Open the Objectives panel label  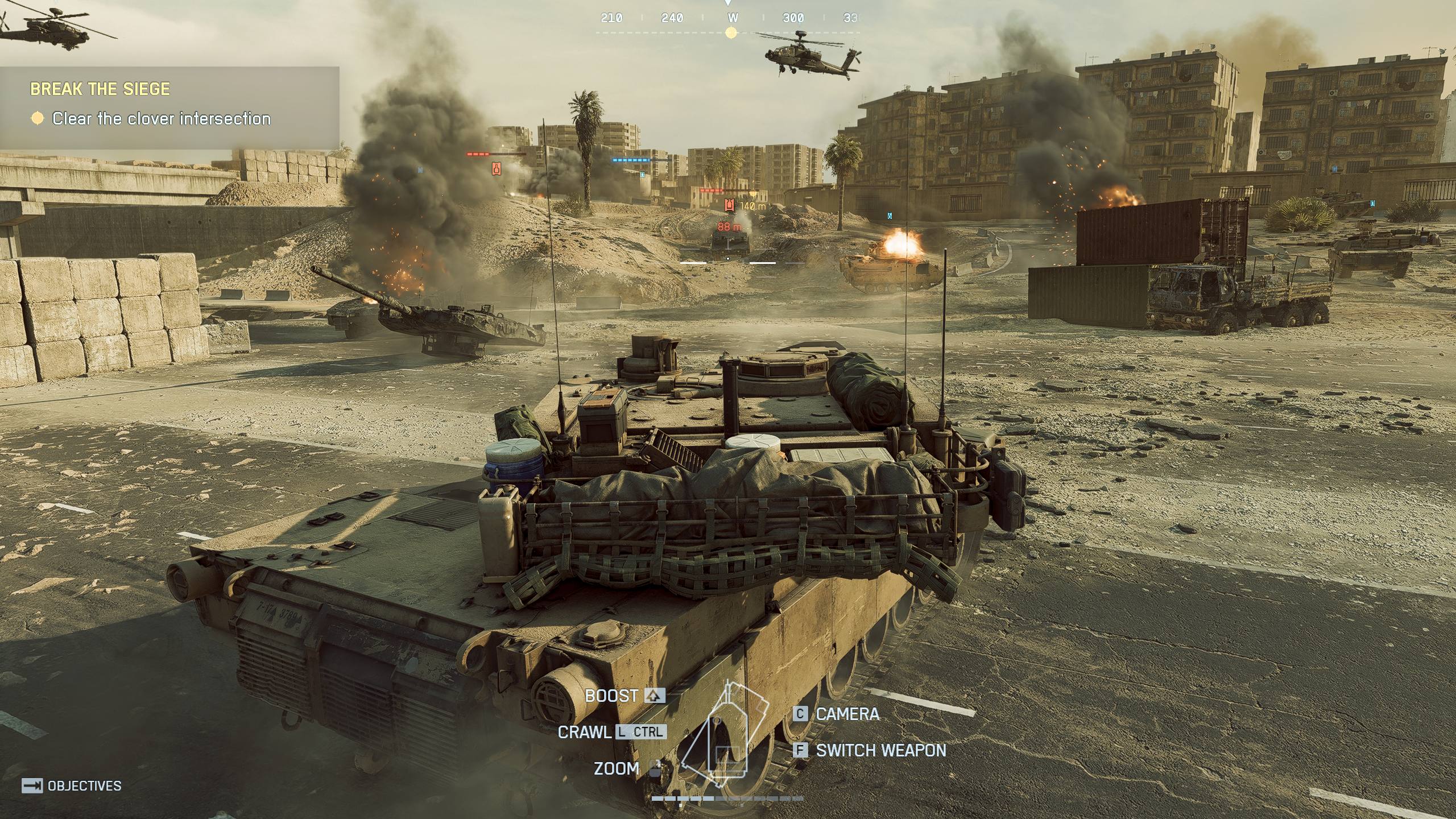tap(72, 786)
